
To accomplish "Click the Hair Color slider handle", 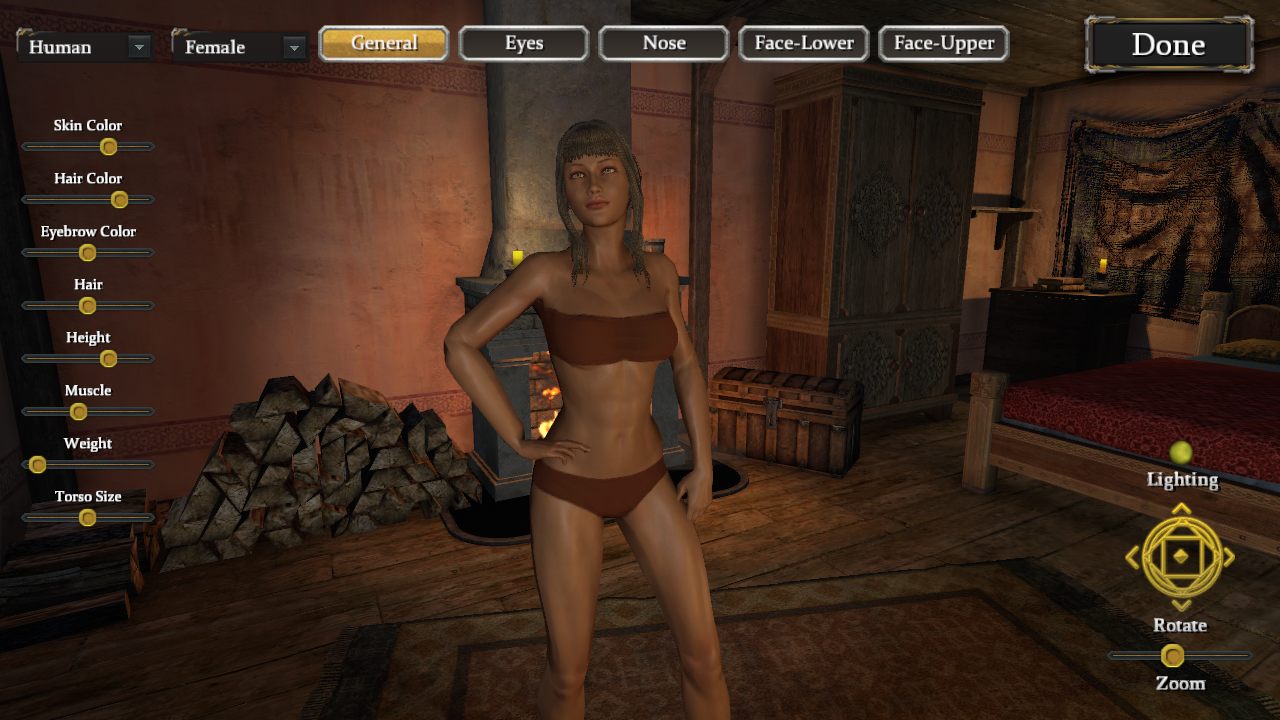I will [120, 200].
